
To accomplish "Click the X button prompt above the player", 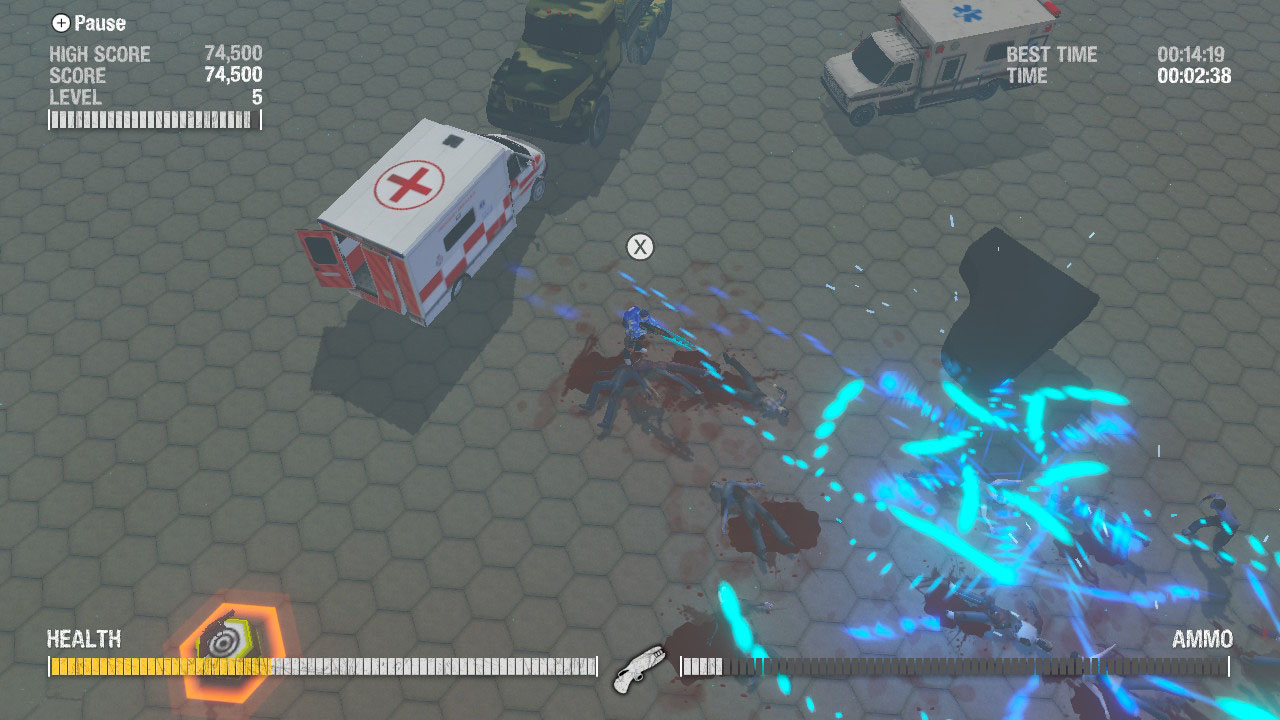I will [x=639, y=246].
